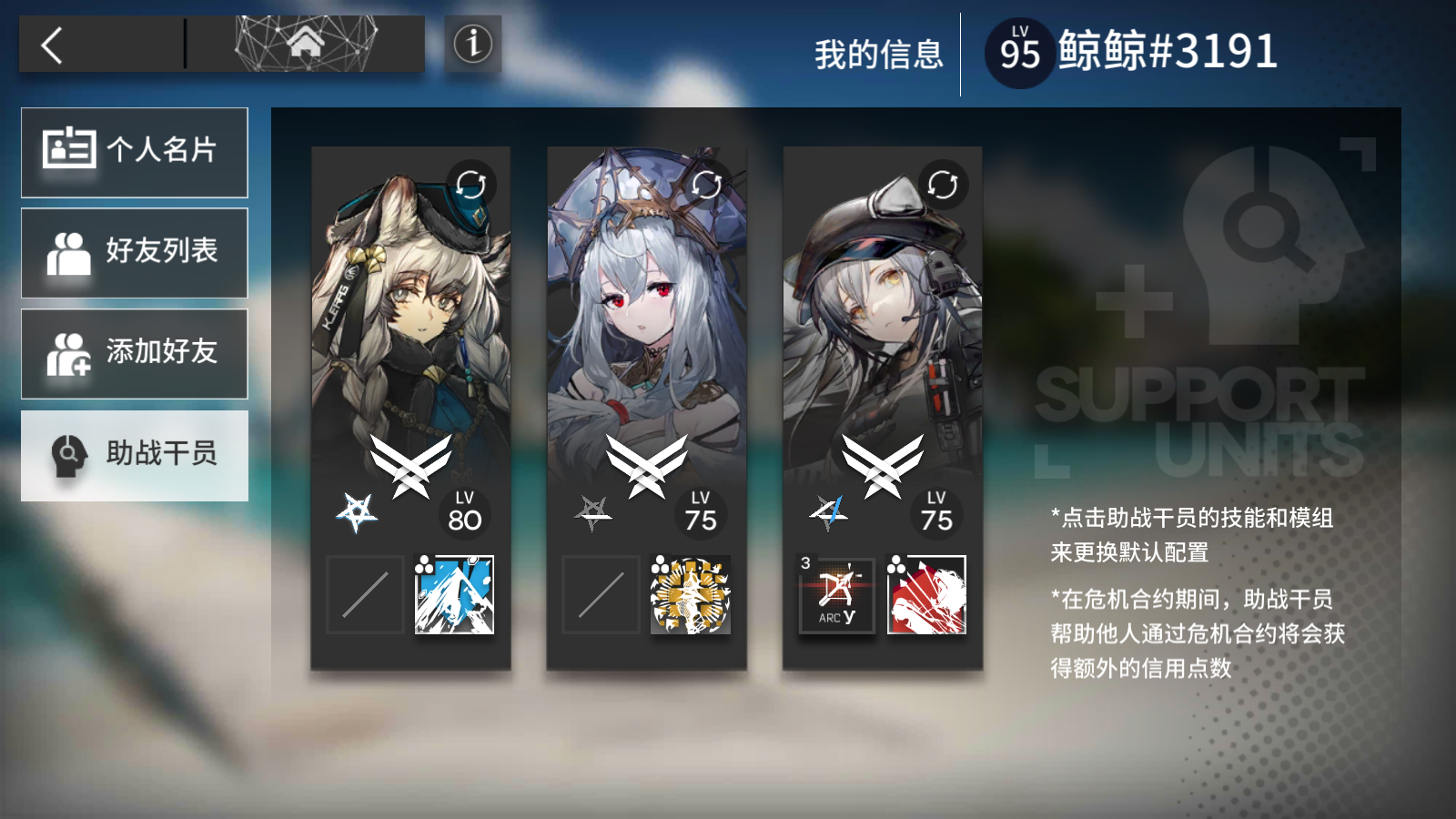Change the golden skill icon
Viewport: 1456px width, 819px height.
[x=691, y=594]
